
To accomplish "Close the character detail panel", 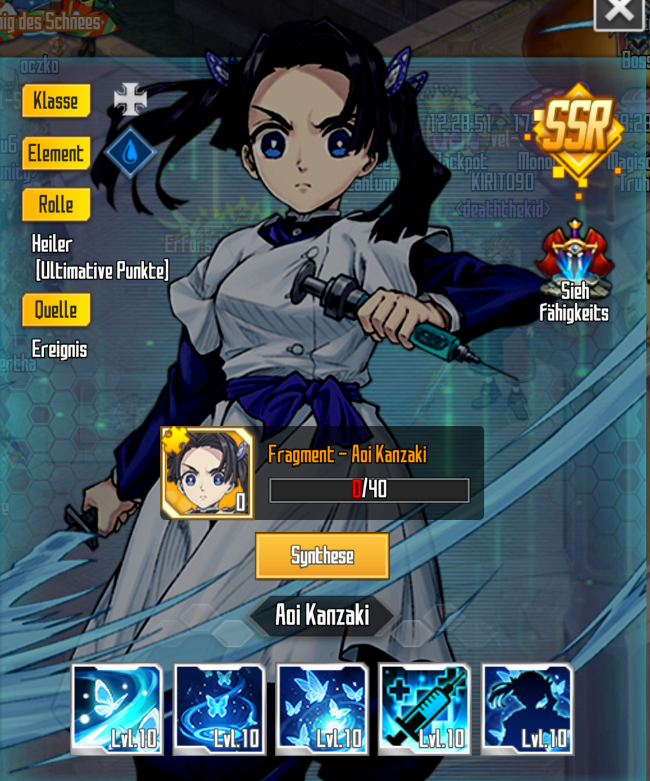I will click(619, 11).
